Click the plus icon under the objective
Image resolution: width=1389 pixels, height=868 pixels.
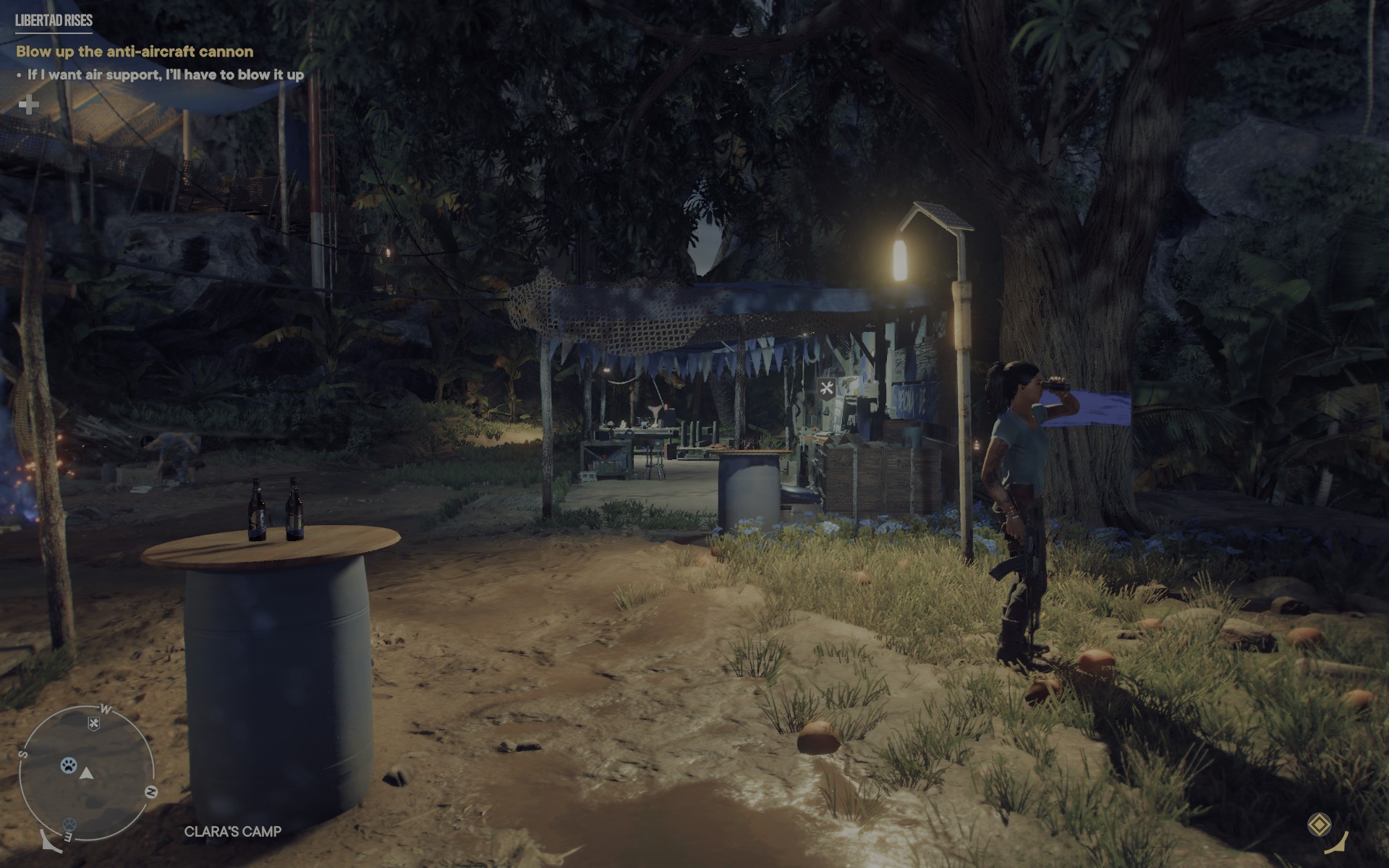pos(29,106)
